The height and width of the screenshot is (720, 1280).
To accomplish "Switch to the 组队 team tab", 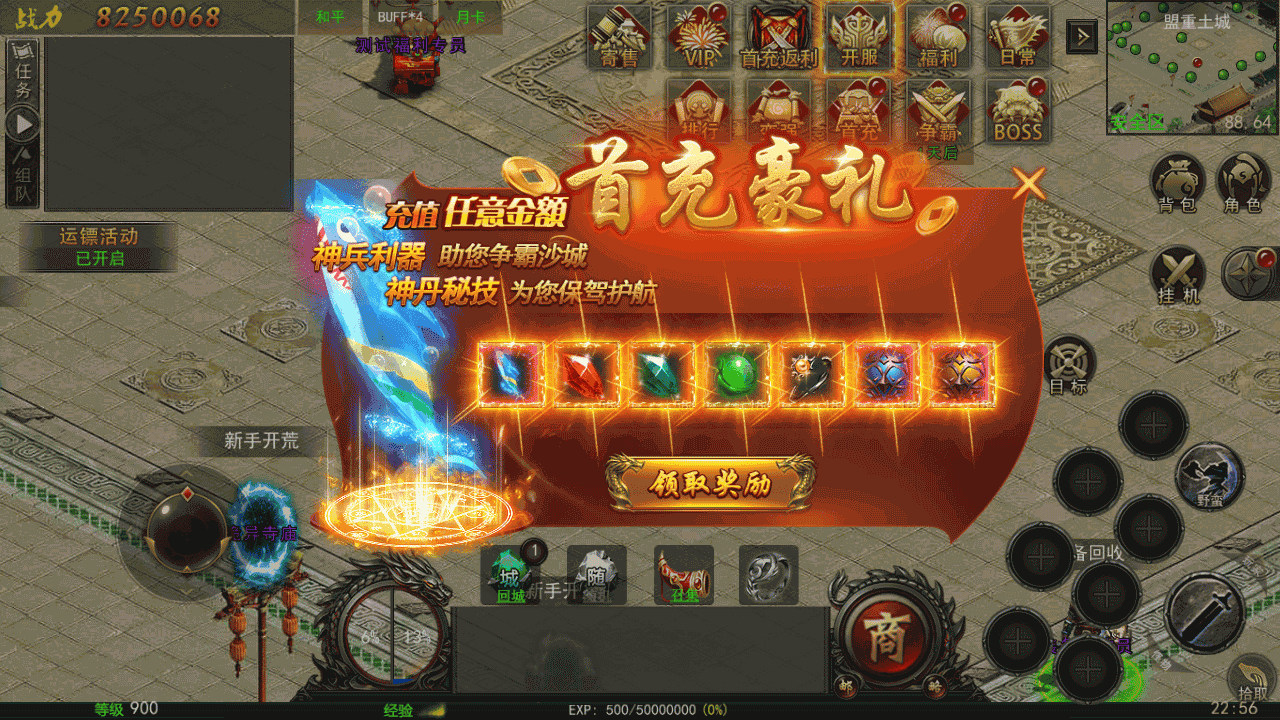I will tap(23, 175).
